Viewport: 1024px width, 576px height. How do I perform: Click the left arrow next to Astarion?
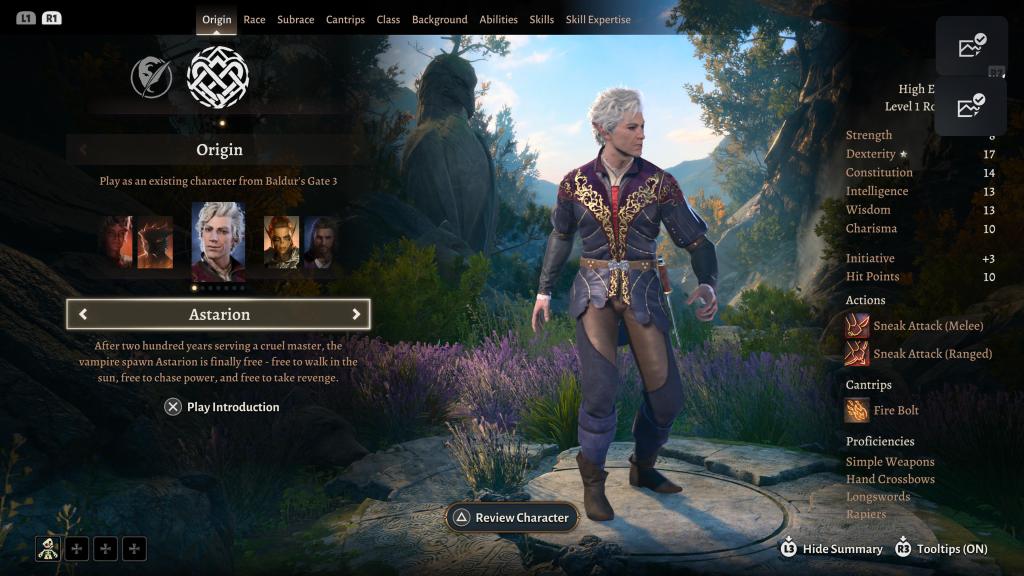point(83,314)
